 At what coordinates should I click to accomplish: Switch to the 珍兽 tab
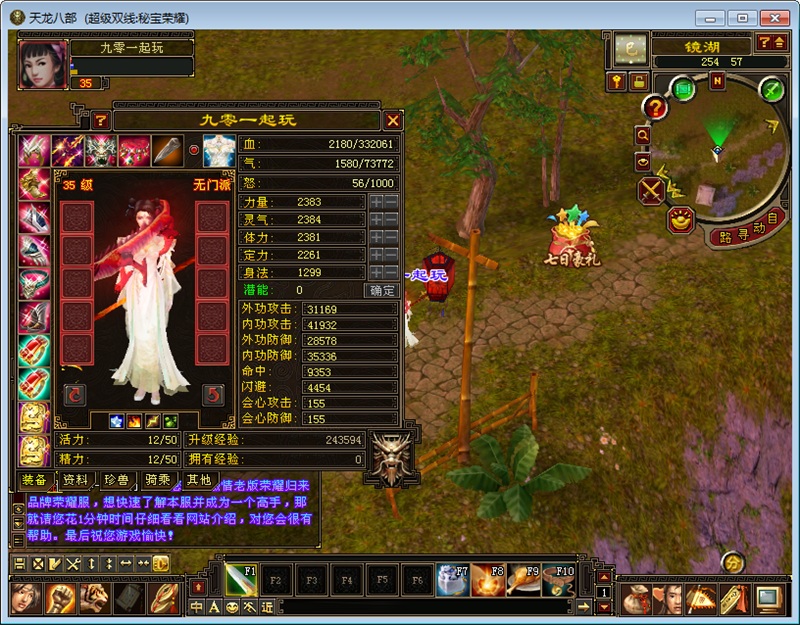[x=117, y=480]
